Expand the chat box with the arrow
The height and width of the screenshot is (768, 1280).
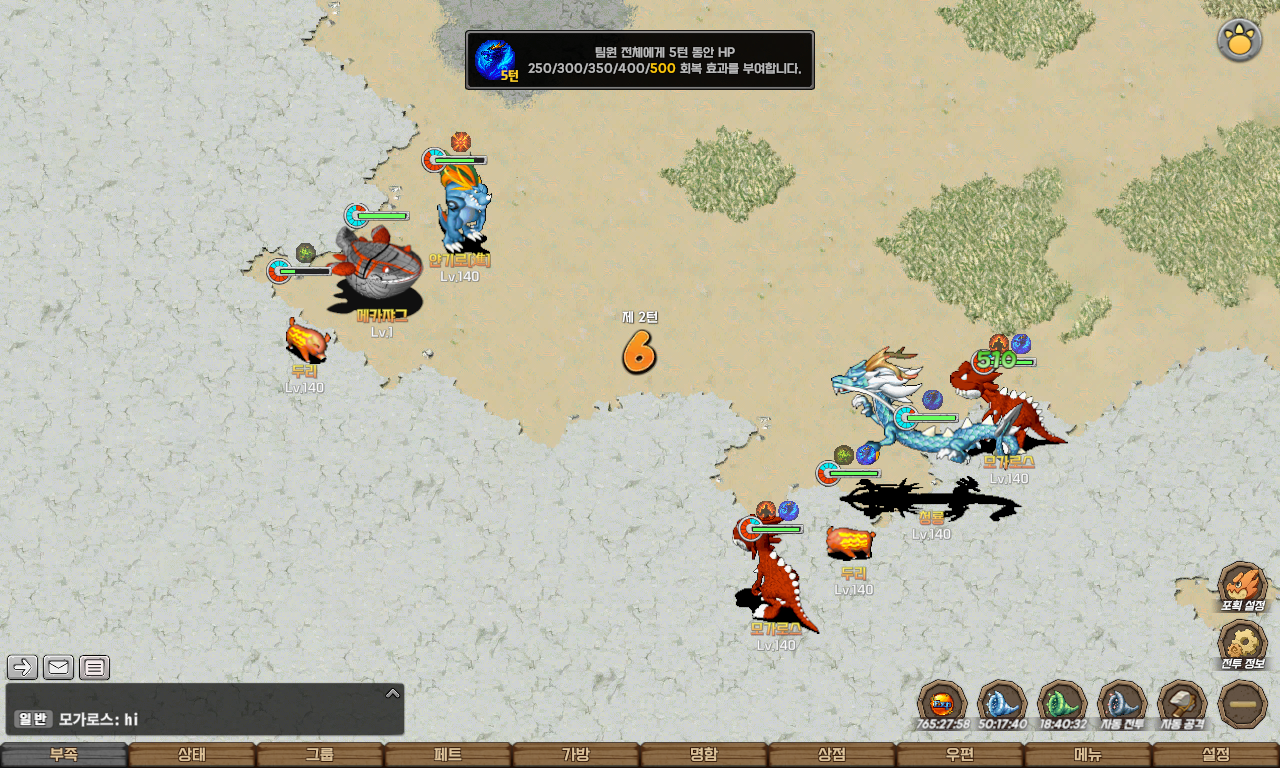(x=393, y=693)
